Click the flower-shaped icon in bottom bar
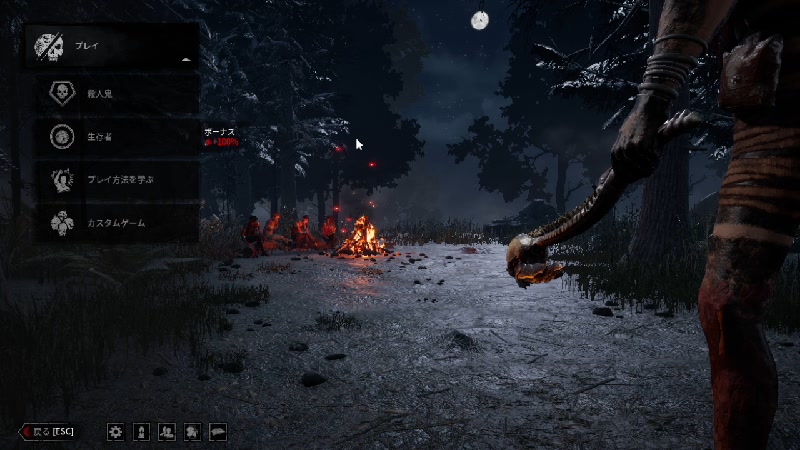 tap(192, 432)
